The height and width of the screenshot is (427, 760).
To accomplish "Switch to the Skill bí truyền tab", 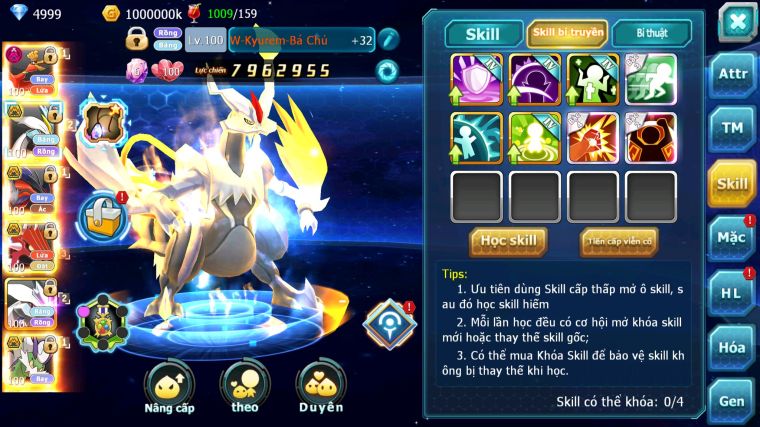I will (567, 33).
